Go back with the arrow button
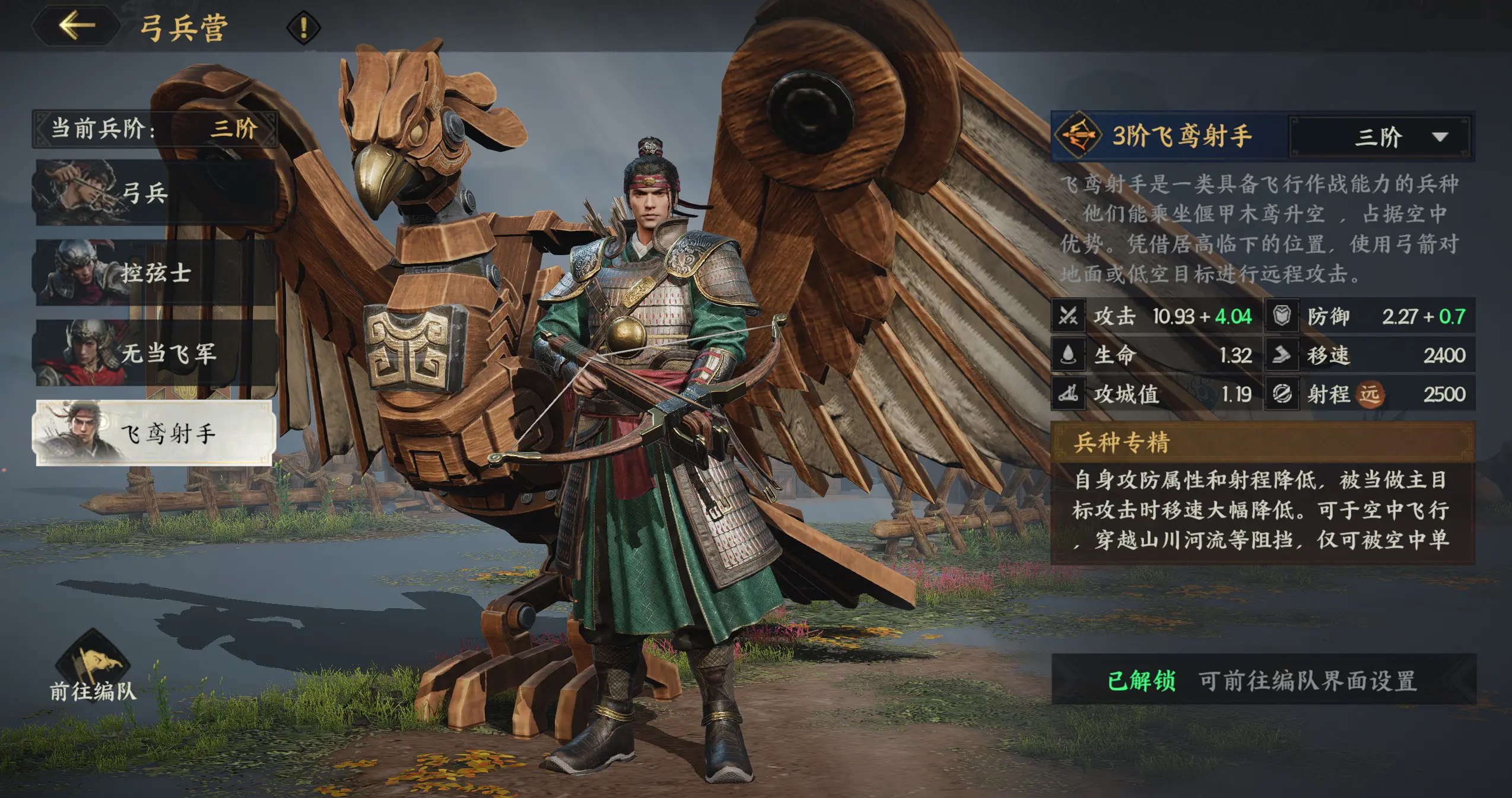Viewport: 1512px width, 798px height. (77, 26)
